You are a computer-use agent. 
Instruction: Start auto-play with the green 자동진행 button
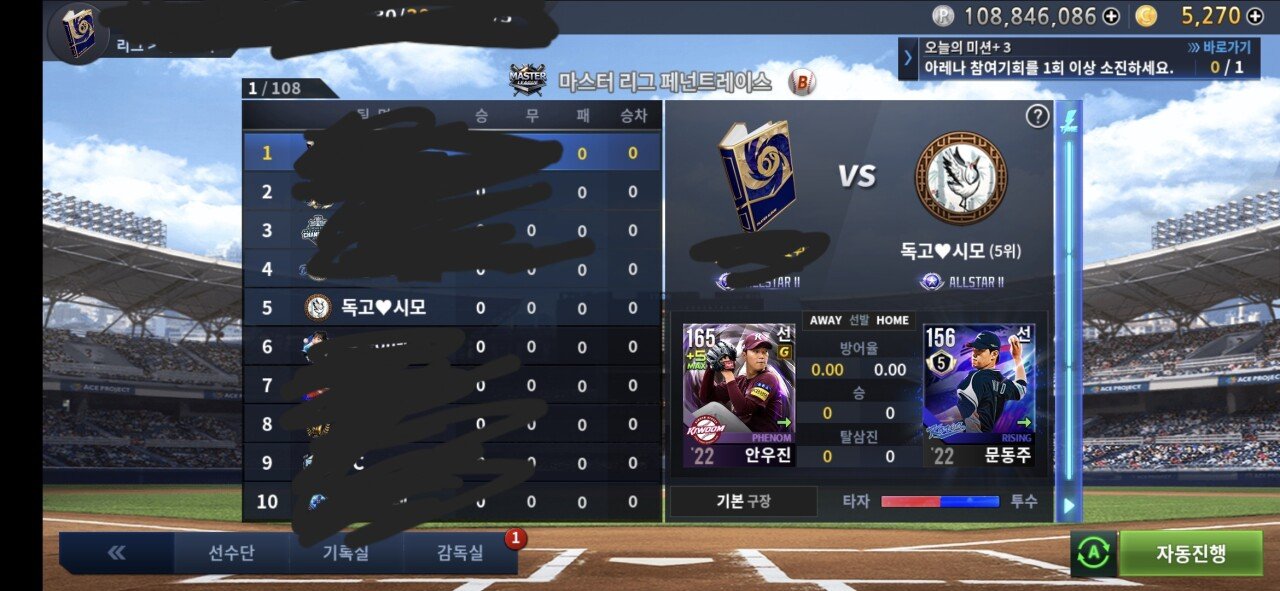[1190, 553]
